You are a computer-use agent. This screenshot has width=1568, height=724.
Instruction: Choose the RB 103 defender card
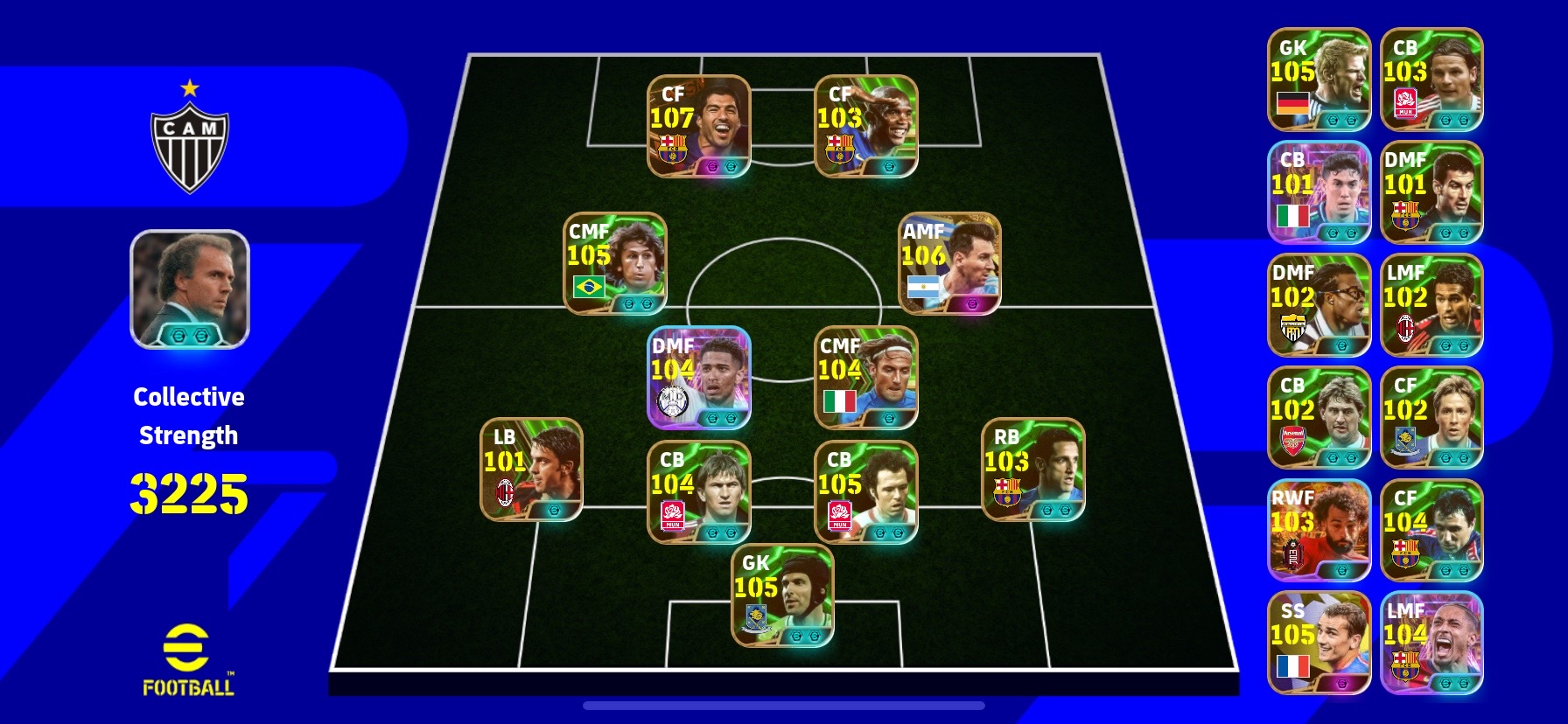pyautogui.click(x=1033, y=470)
